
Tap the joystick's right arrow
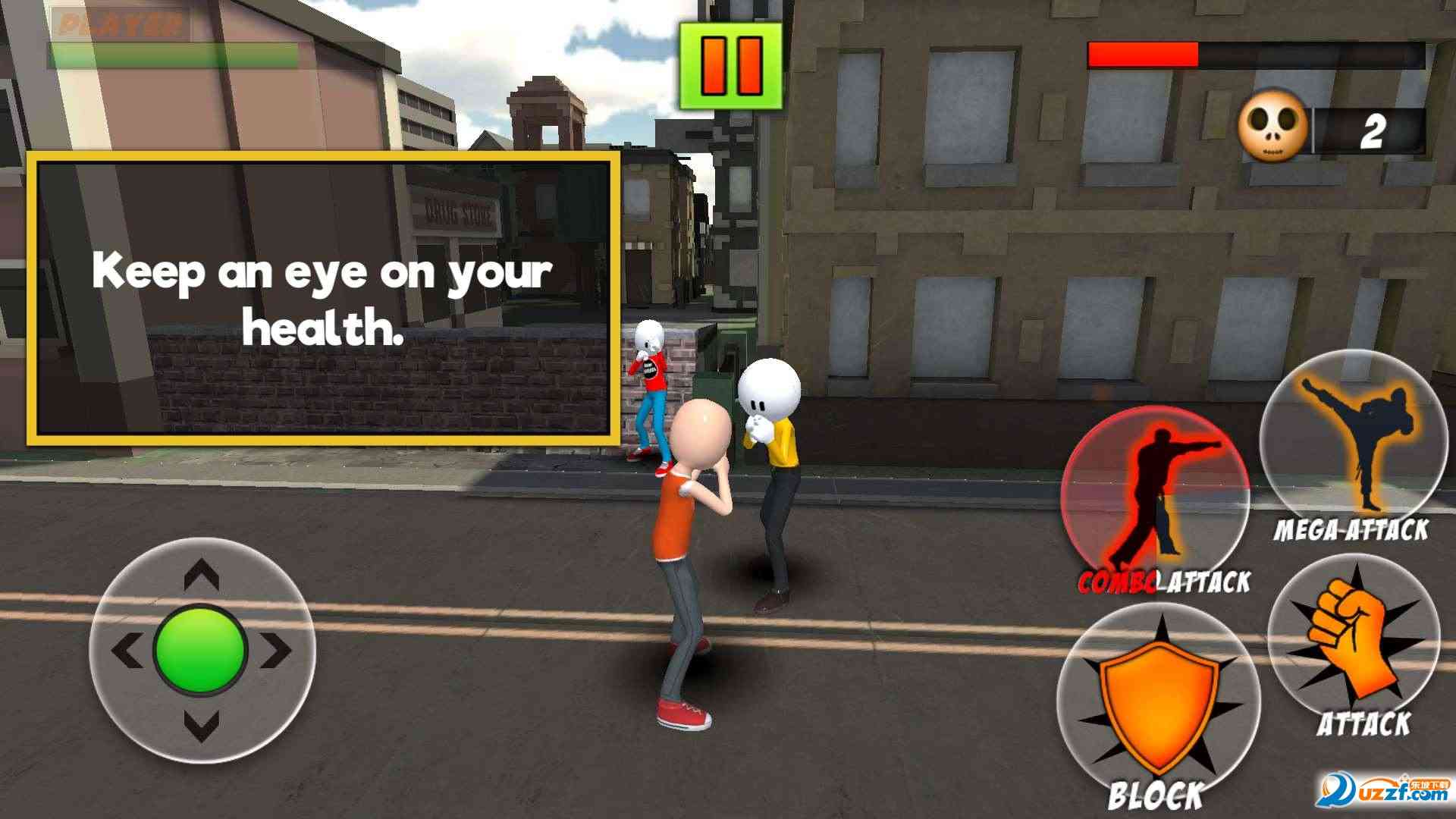click(277, 650)
